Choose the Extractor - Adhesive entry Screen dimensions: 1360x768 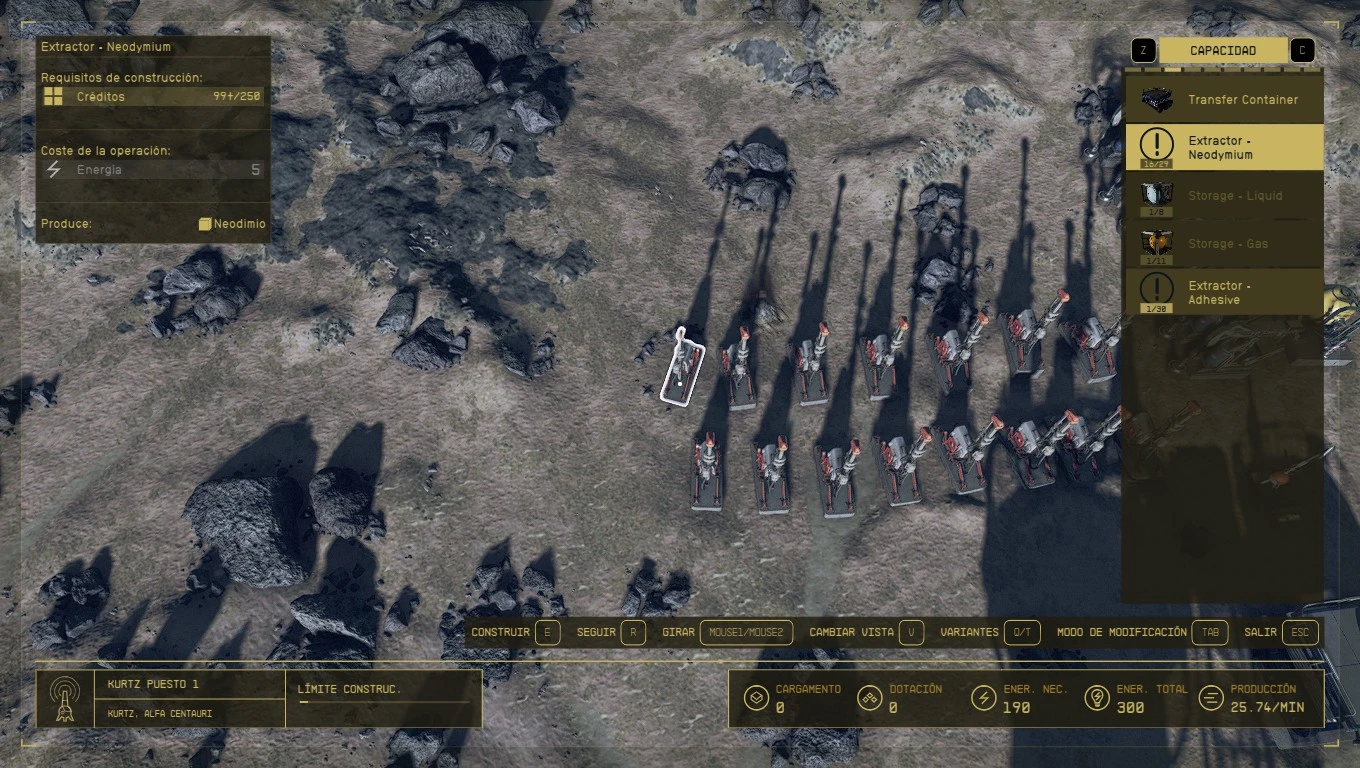[1224, 292]
